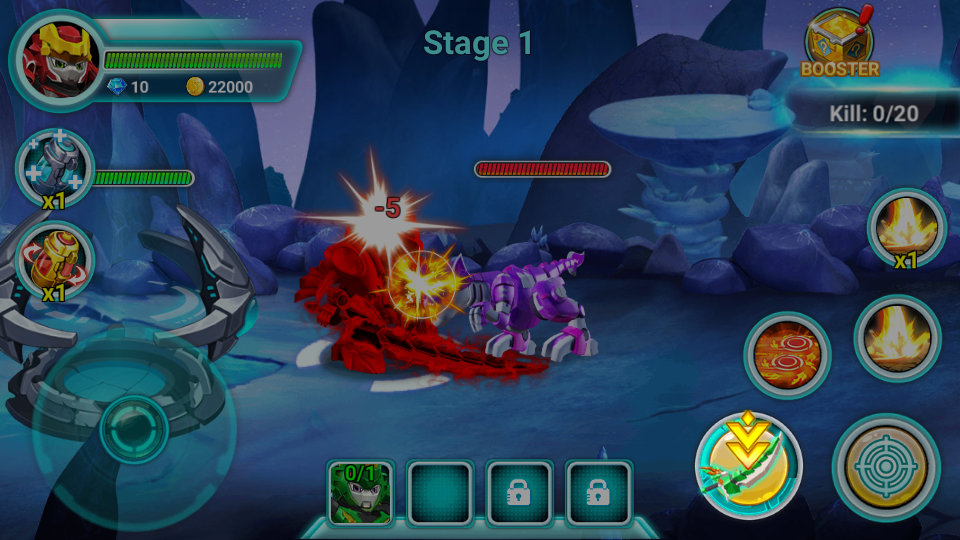Hit the gold crosshair attack button
The image size is (960, 540).
pos(885,466)
